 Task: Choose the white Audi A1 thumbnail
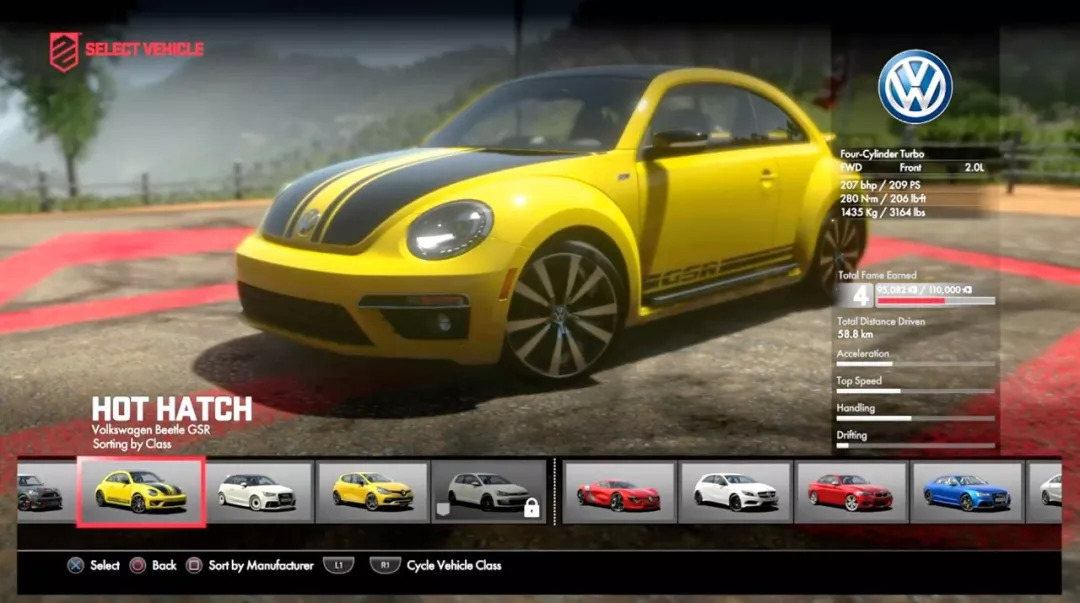258,491
